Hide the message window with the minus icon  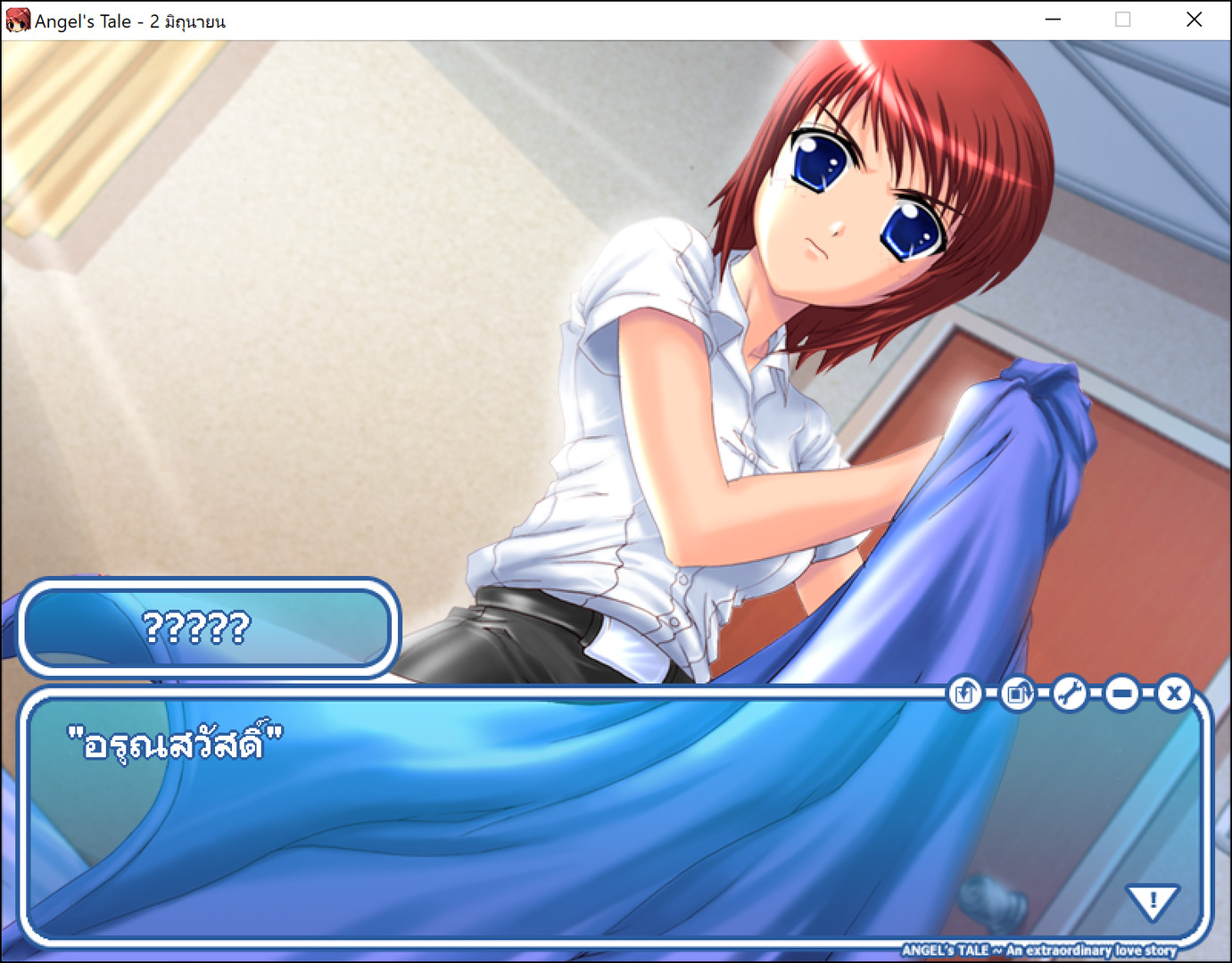click(1121, 694)
